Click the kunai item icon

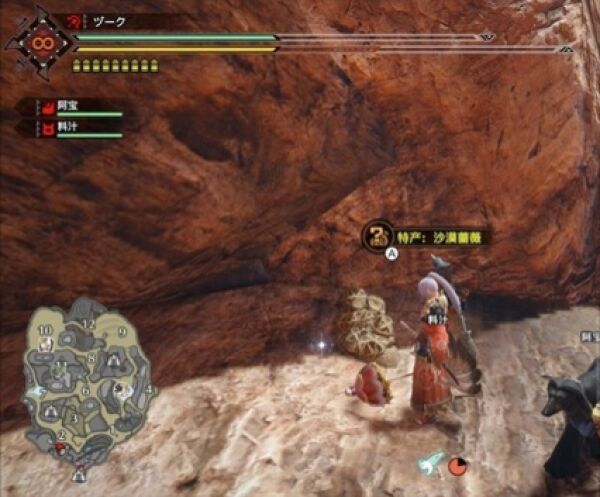coord(433,462)
